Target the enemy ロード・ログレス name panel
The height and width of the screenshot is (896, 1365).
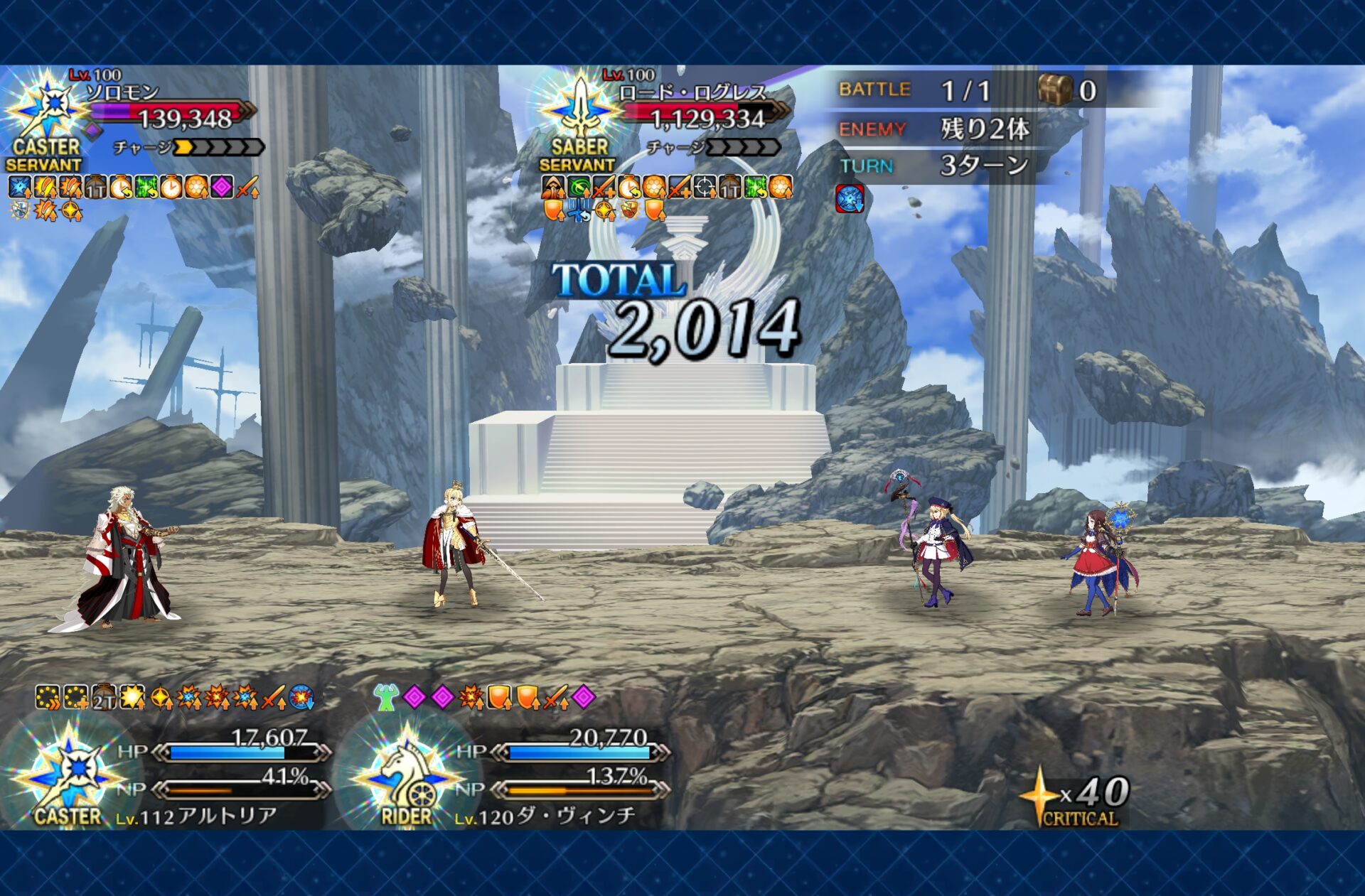point(692,92)
